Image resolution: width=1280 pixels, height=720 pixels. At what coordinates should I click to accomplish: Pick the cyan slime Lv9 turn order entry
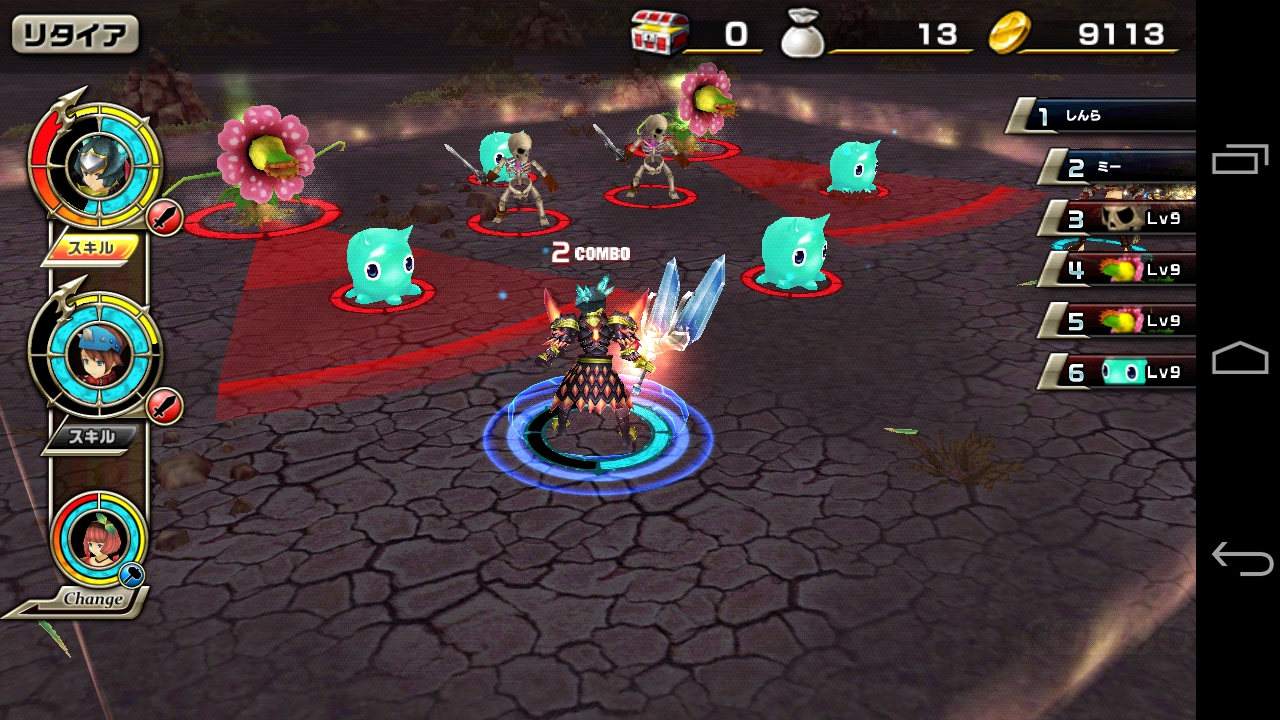tap(1125, 373)
